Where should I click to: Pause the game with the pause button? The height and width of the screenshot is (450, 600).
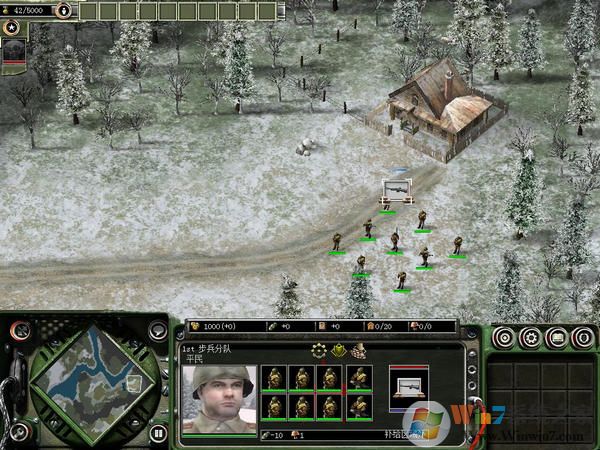[158, 433]
